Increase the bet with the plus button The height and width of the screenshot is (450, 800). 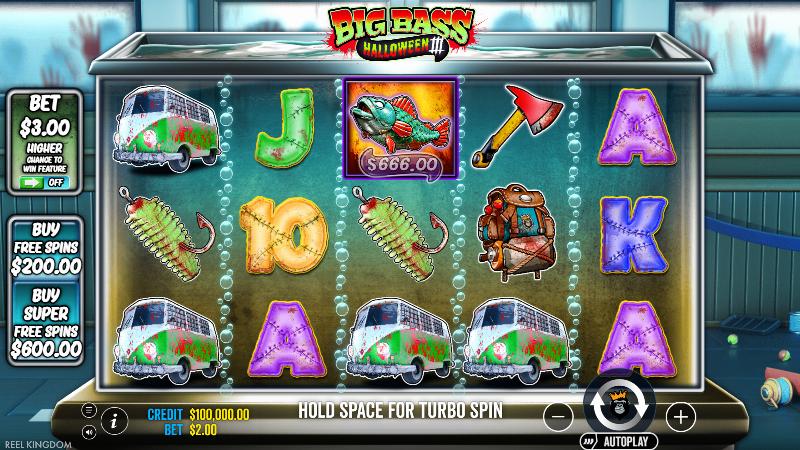pos(680,415)
